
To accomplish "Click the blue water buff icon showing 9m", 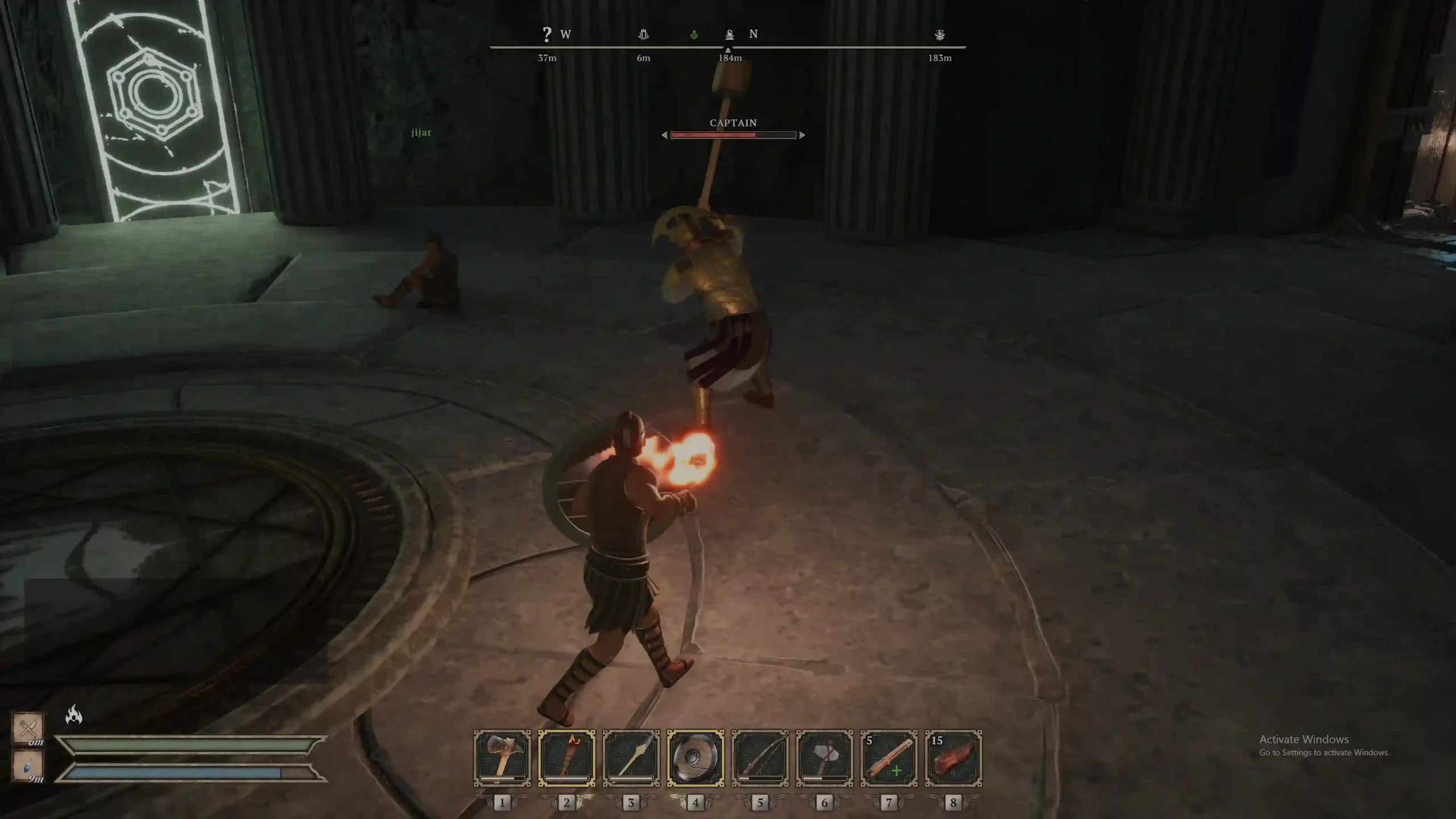I will coord(28,765).
